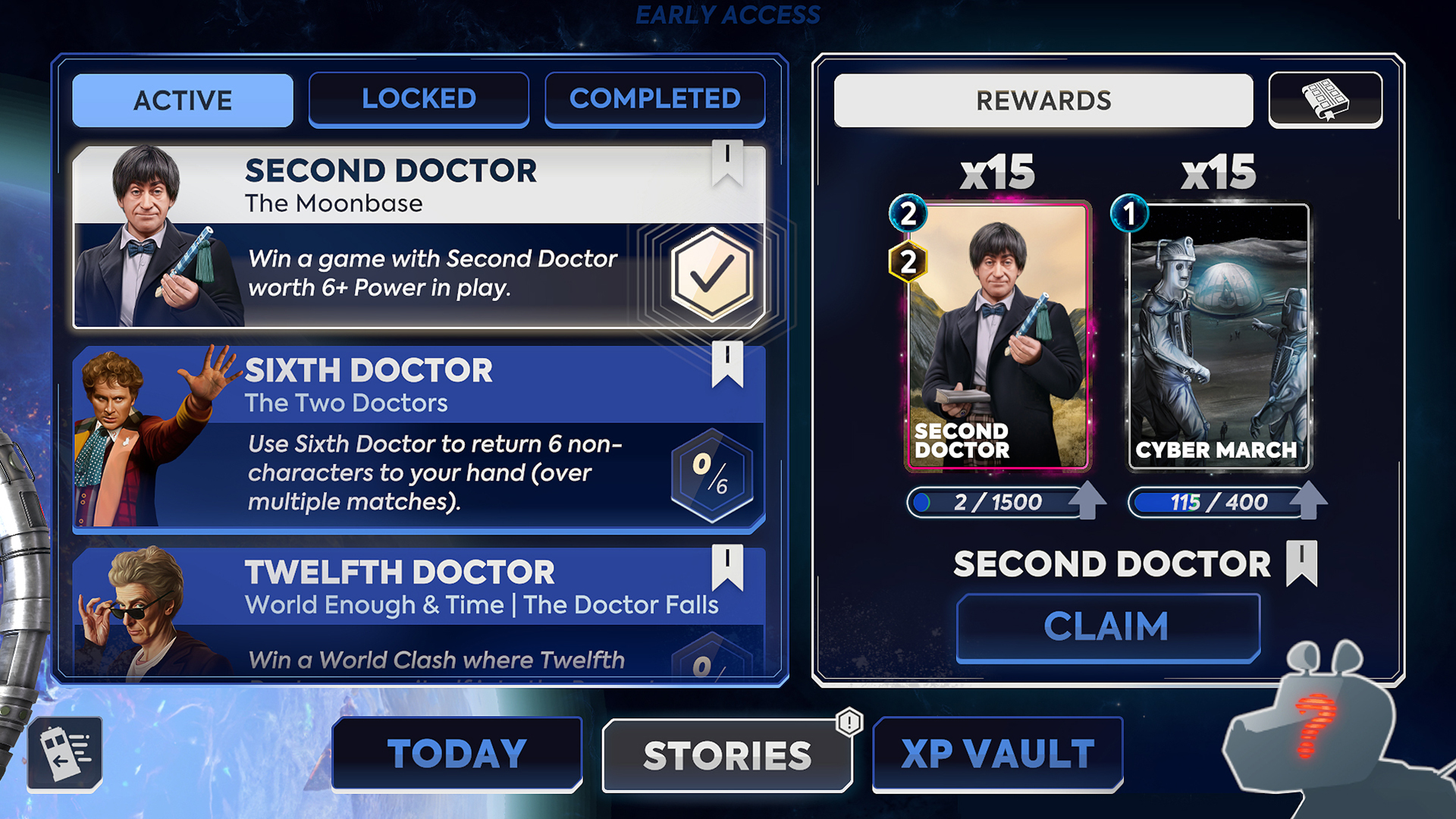Toggle the bookmark on Sixth Doctor objective

(729, 366)
